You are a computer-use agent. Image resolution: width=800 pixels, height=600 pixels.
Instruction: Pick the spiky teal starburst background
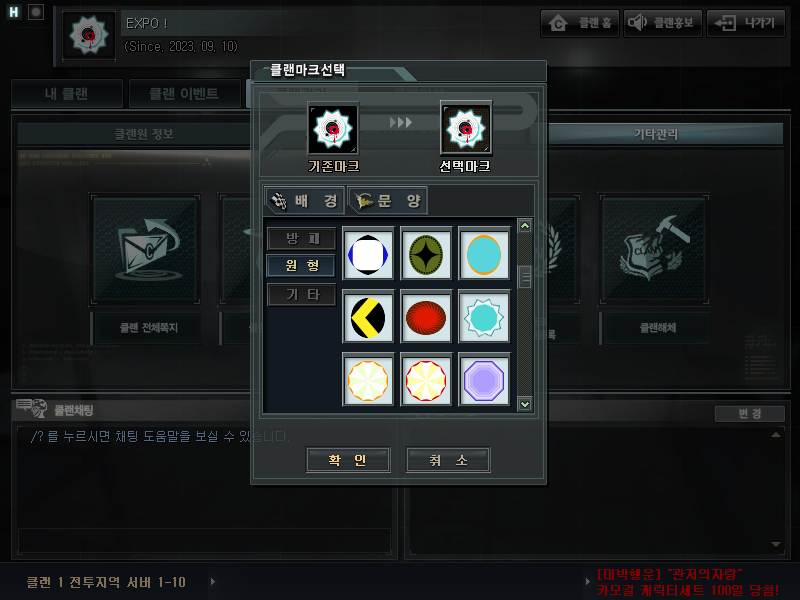[484, 317]
